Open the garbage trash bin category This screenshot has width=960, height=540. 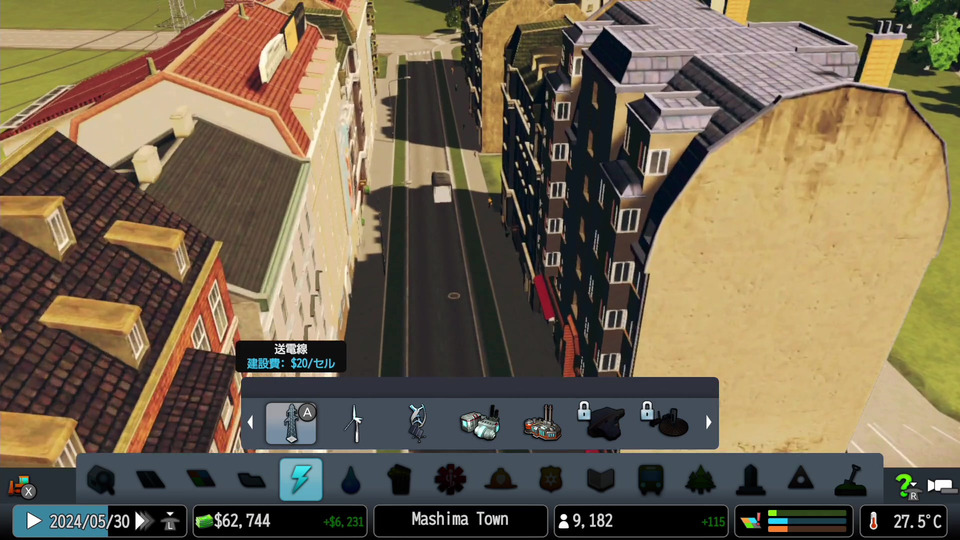coord(400,480)
